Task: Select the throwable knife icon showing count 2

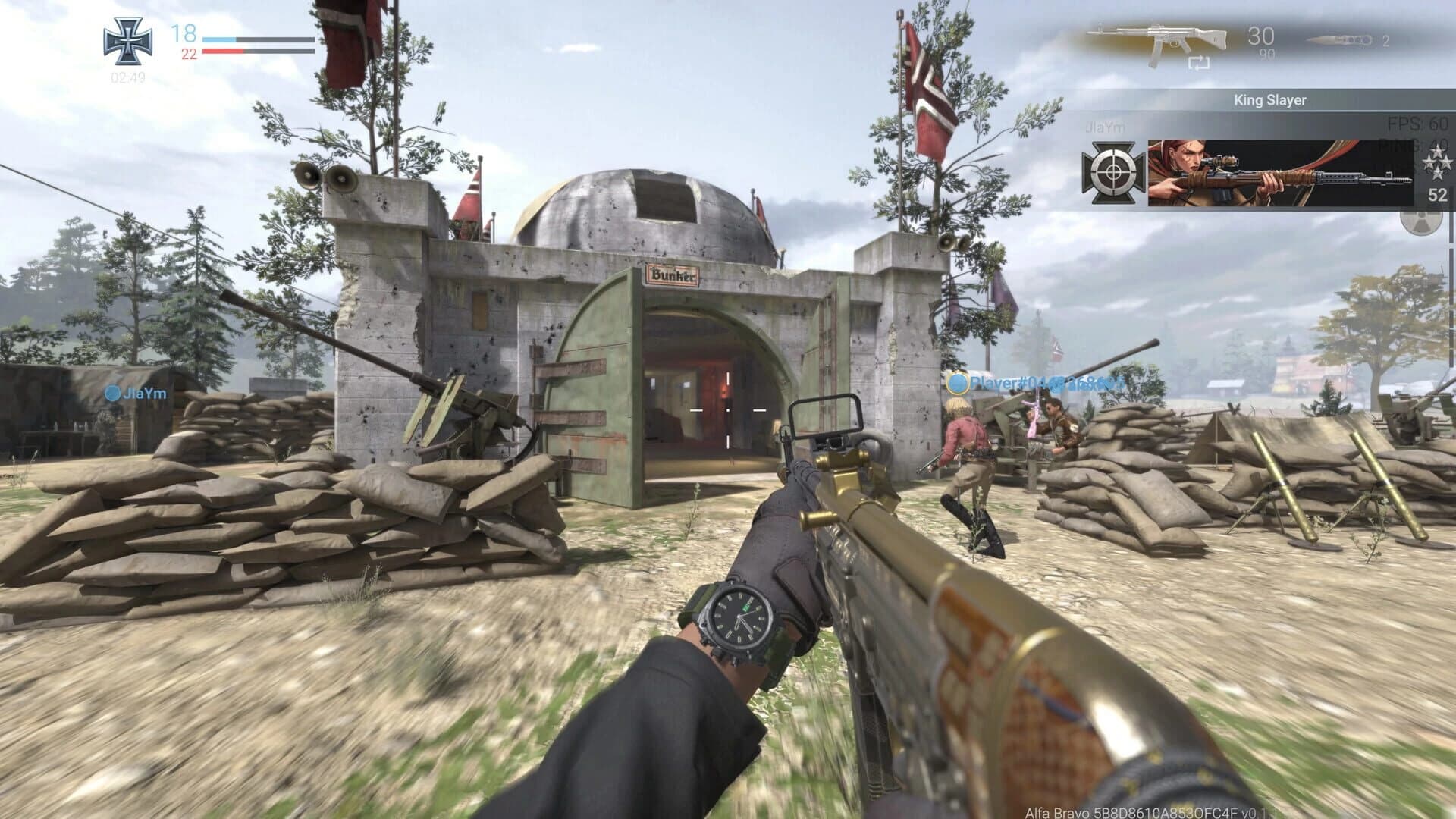Action: point(1335,40)
